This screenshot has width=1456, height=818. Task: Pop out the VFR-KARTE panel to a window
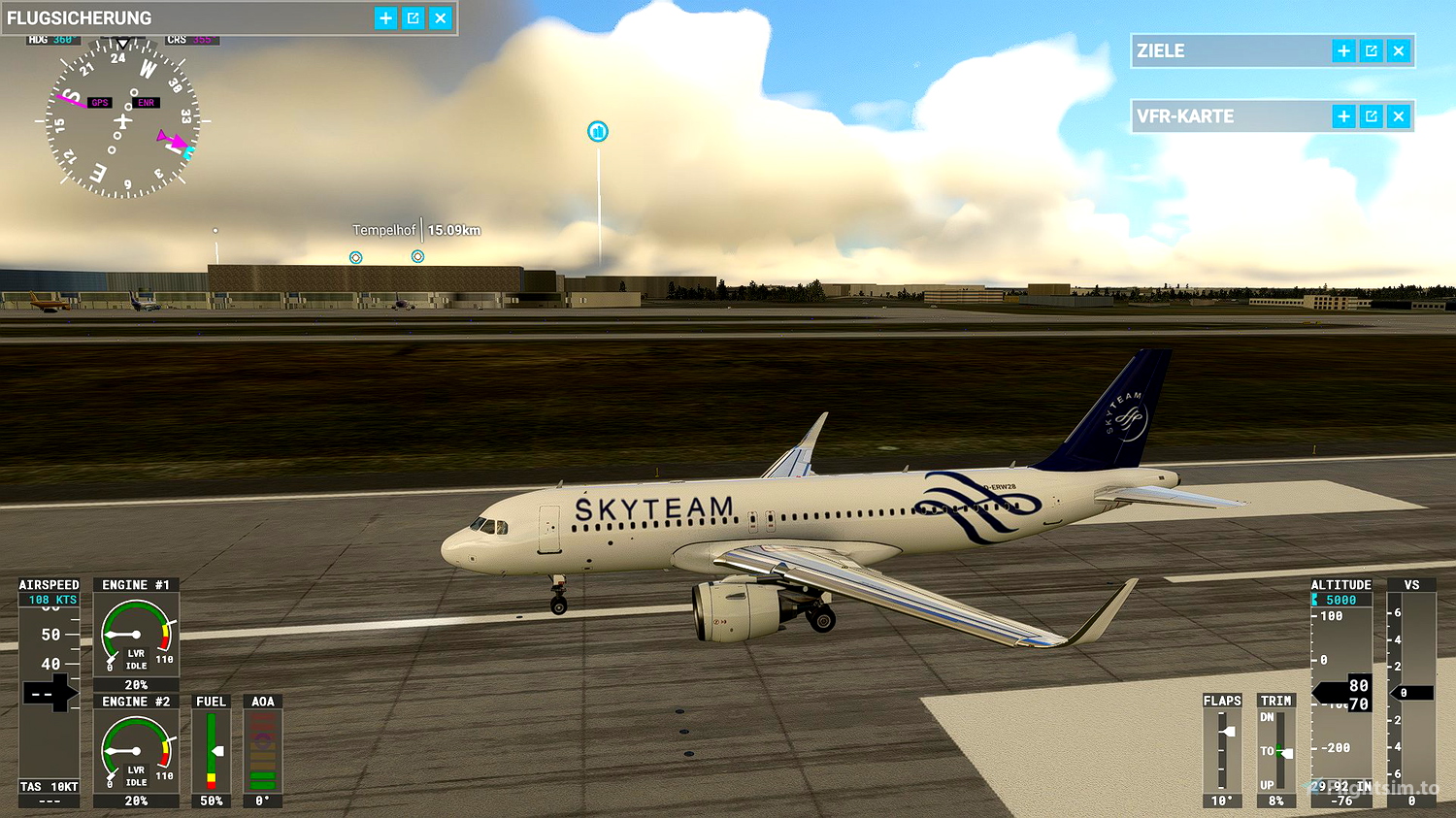(x=1371, y=115)
